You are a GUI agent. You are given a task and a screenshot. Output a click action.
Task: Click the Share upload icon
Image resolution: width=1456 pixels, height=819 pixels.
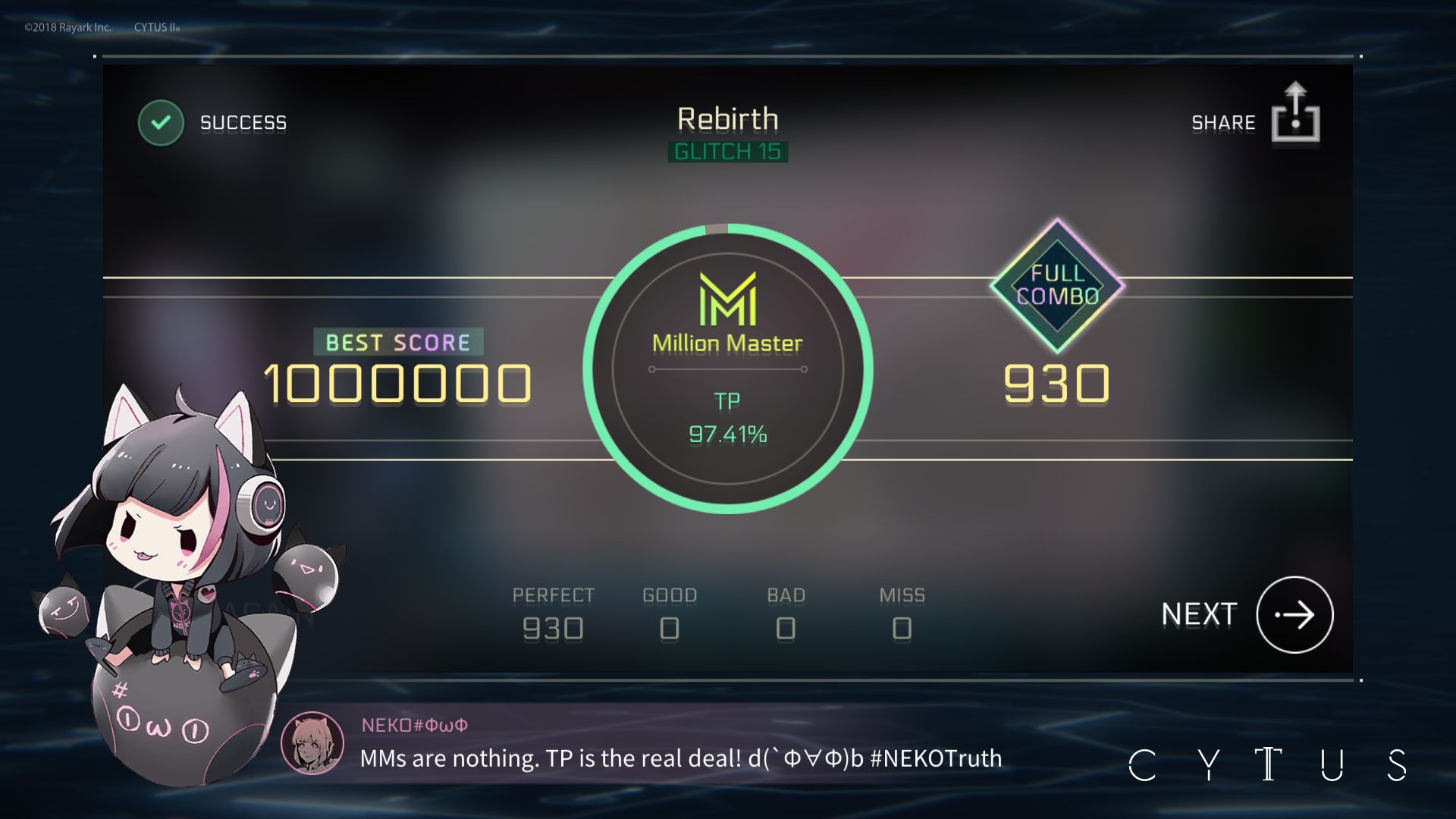(x=1294, y=115)
